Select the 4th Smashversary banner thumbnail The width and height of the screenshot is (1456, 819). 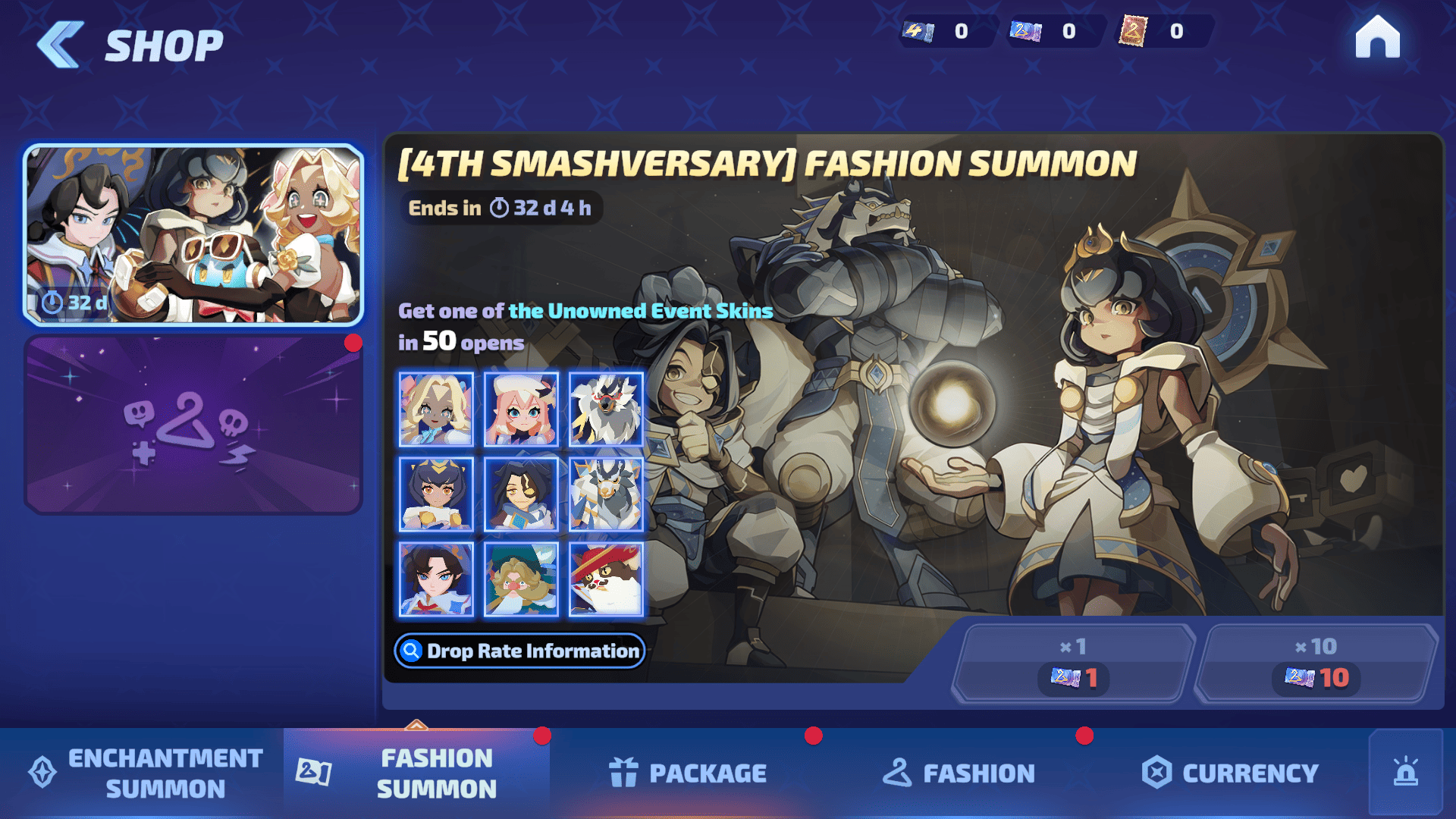pyautogui.click(x=193, y=234)
